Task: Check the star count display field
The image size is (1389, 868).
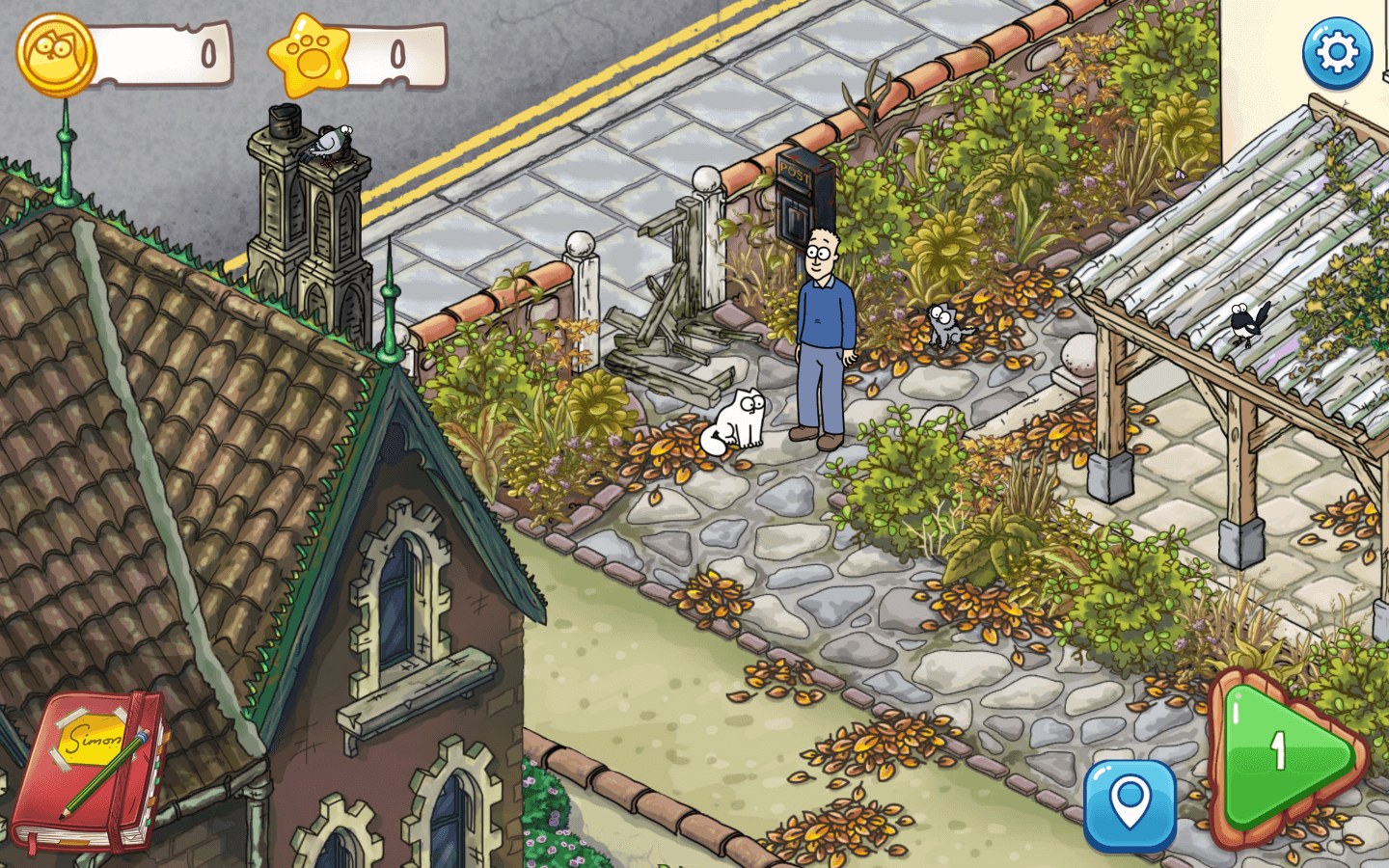Action: tap(395, 55)
